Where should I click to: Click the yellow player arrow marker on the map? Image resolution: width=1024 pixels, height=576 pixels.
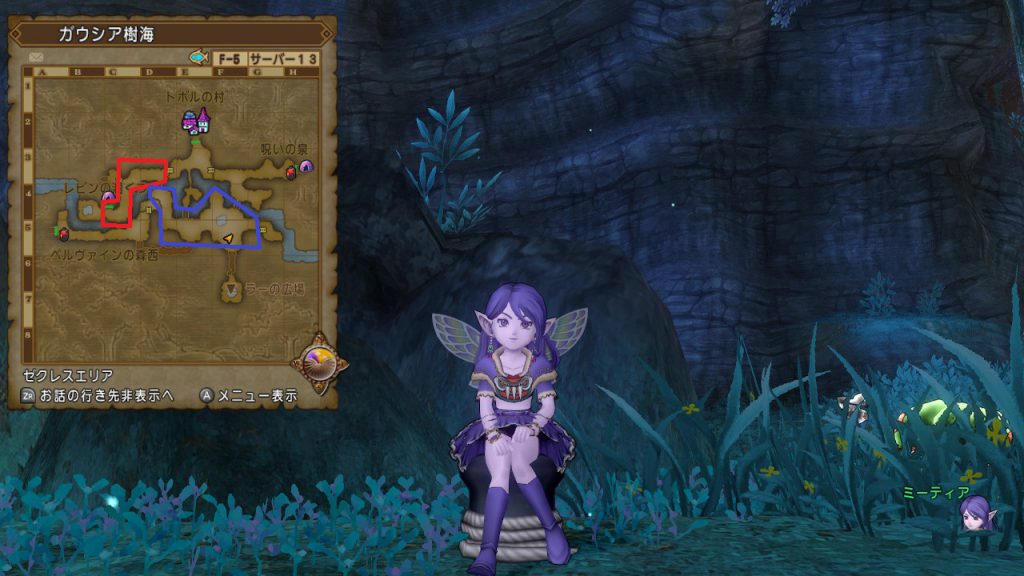(228, 238)
